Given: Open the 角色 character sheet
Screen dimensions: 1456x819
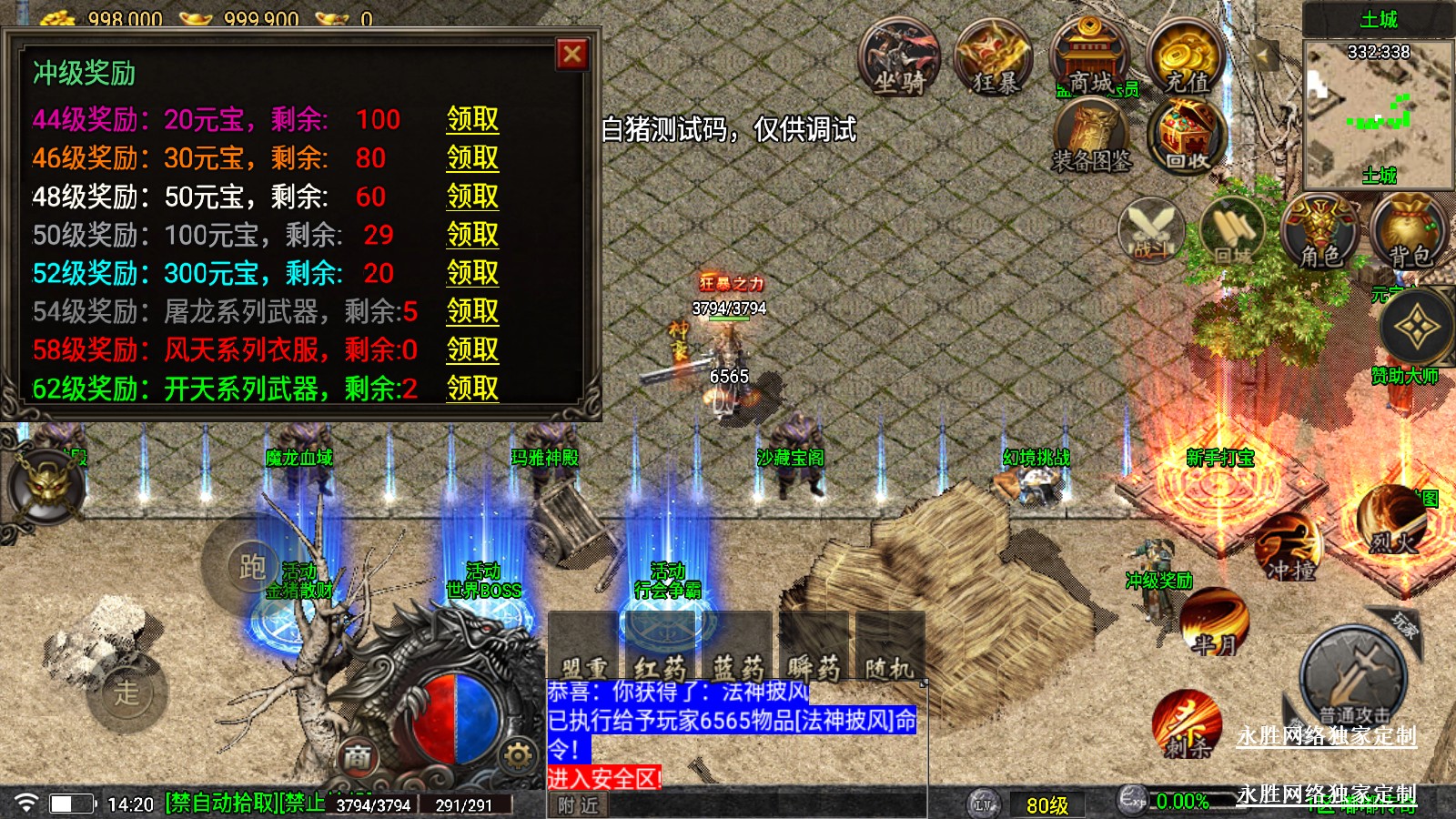Looking at the screenshot, I should click(1319, 232).
